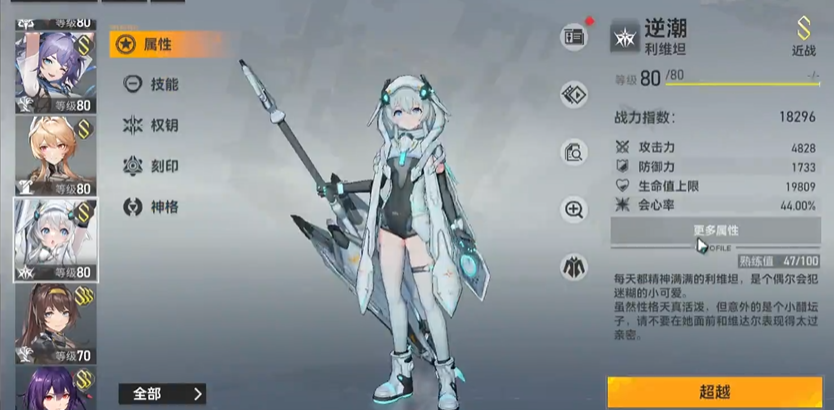This screenshot has height=410, width=834.
Task: Select the purple-haired level 80 character portrait
Action: 54,67
